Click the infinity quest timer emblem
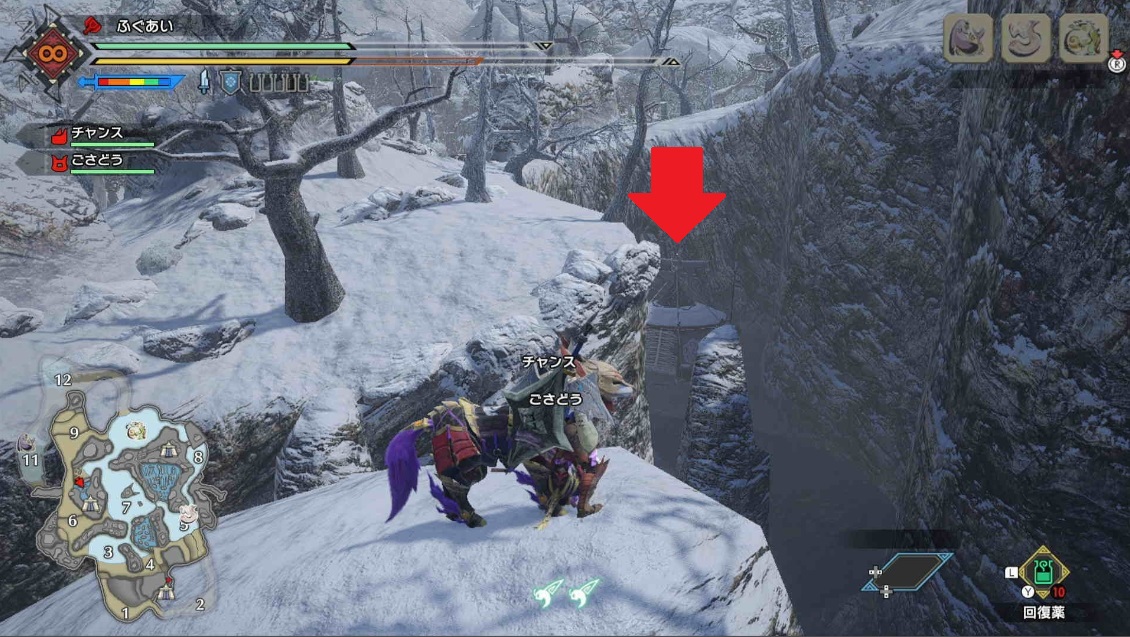The height and width of the screenshot is (637, 1130). click(x=42, y=56)
